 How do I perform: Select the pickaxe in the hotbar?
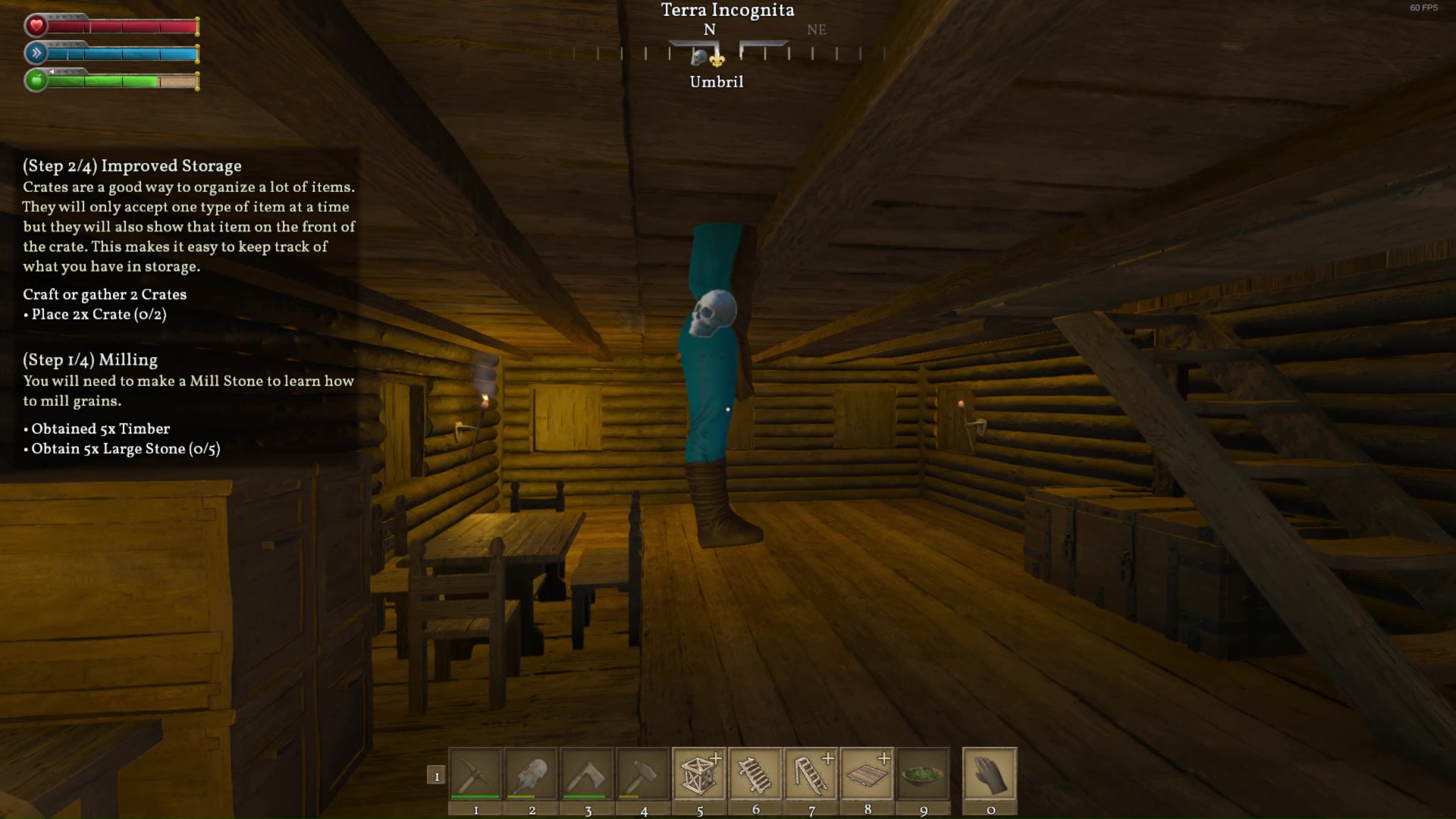click(x=475, y=774)
